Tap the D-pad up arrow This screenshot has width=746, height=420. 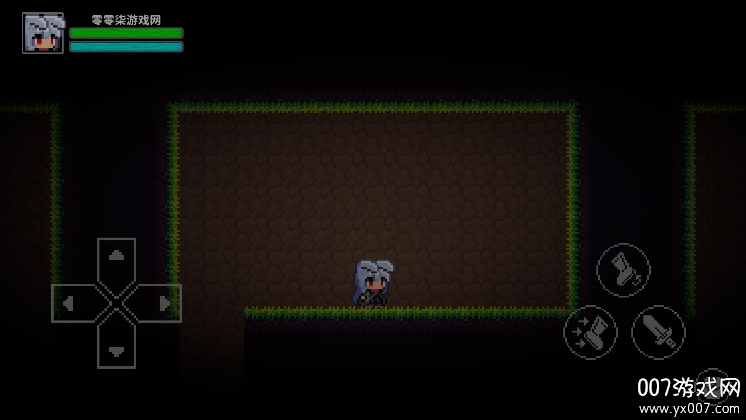click(x=117, y=257)
